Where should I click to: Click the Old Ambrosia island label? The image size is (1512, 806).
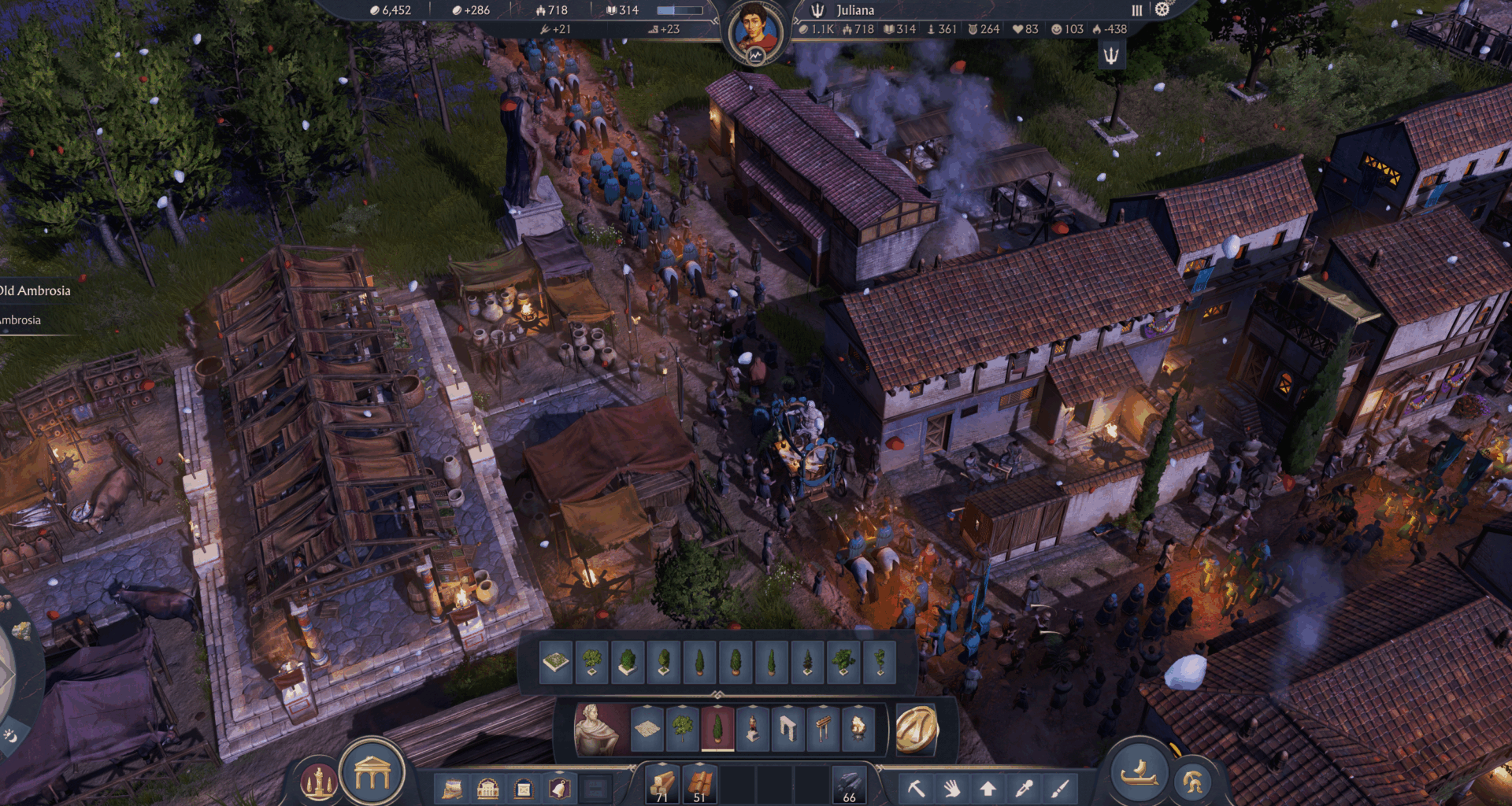point(35,290)
